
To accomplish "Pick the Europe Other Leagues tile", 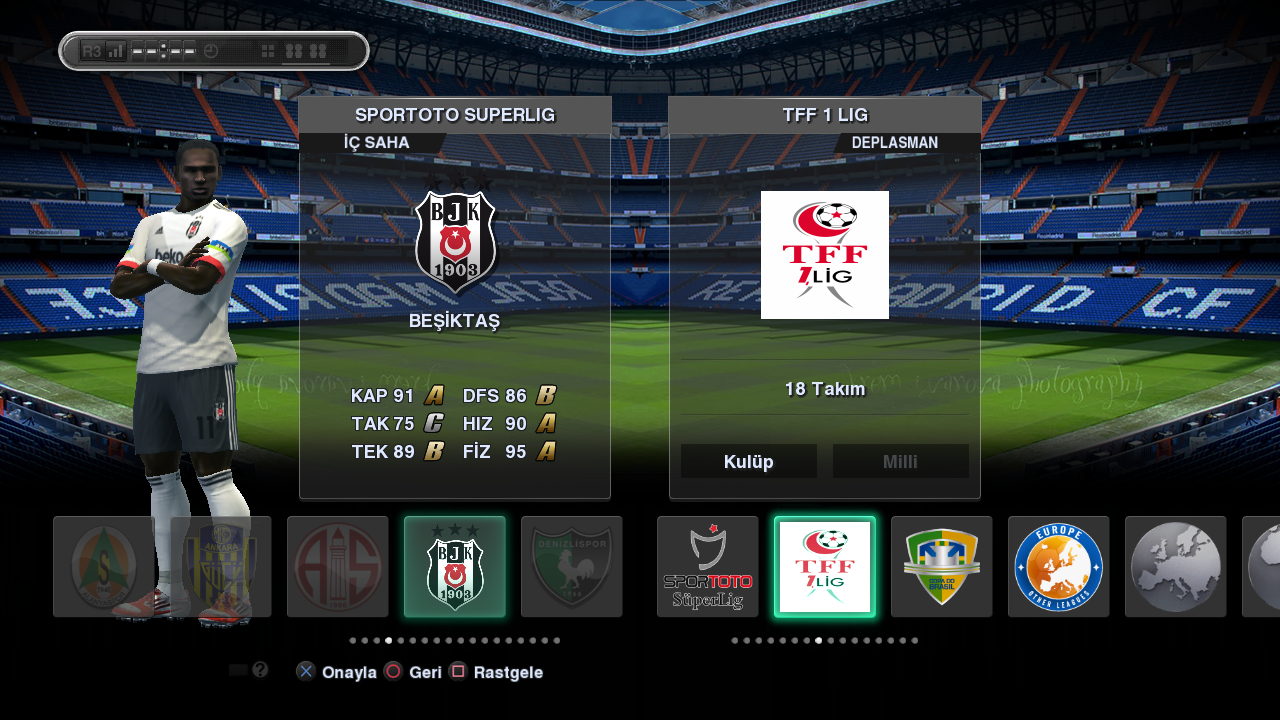I will pyautogui.click(x=1059, y=567).
